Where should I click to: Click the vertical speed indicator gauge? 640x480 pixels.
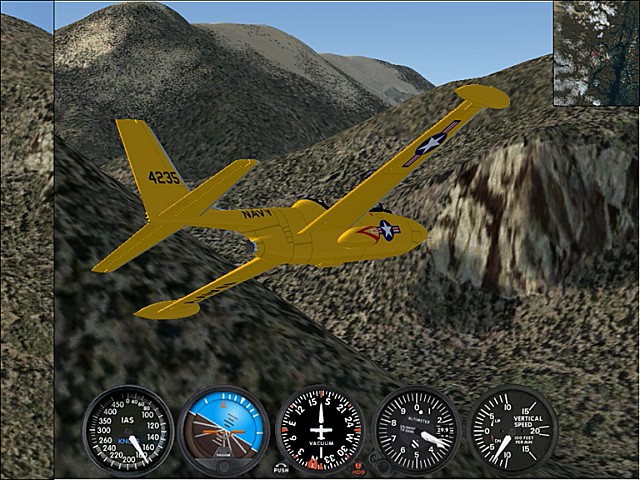[512, 431]
